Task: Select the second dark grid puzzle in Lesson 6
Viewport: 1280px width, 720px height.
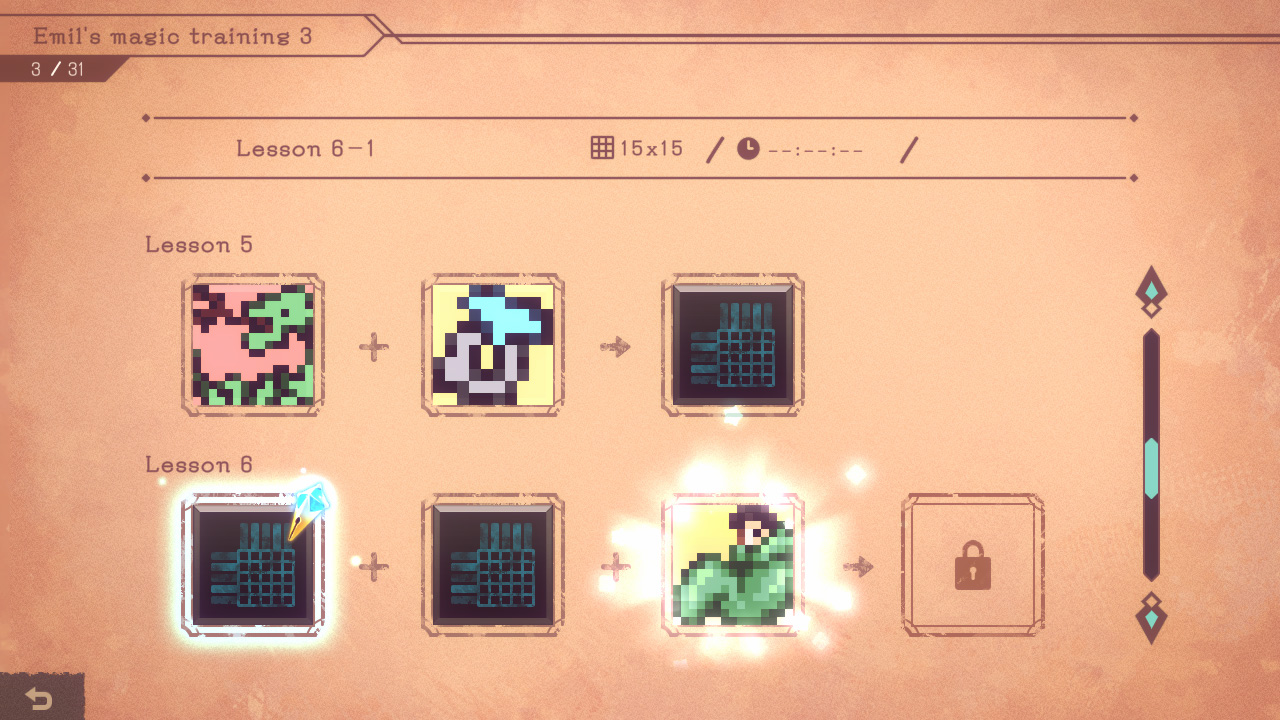Action: pyautogui.click(x=493, y=564)
